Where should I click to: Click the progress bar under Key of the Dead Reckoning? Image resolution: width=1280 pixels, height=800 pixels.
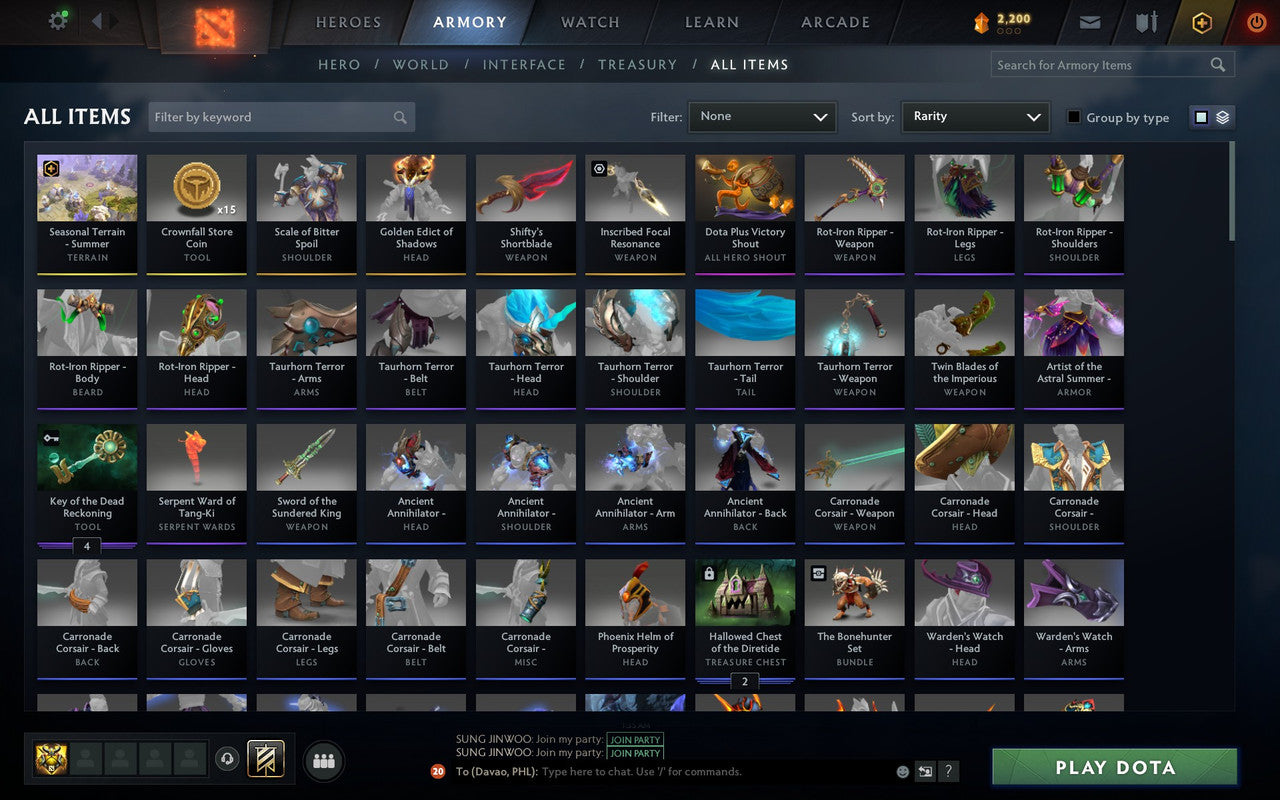(x=87, y=546)
